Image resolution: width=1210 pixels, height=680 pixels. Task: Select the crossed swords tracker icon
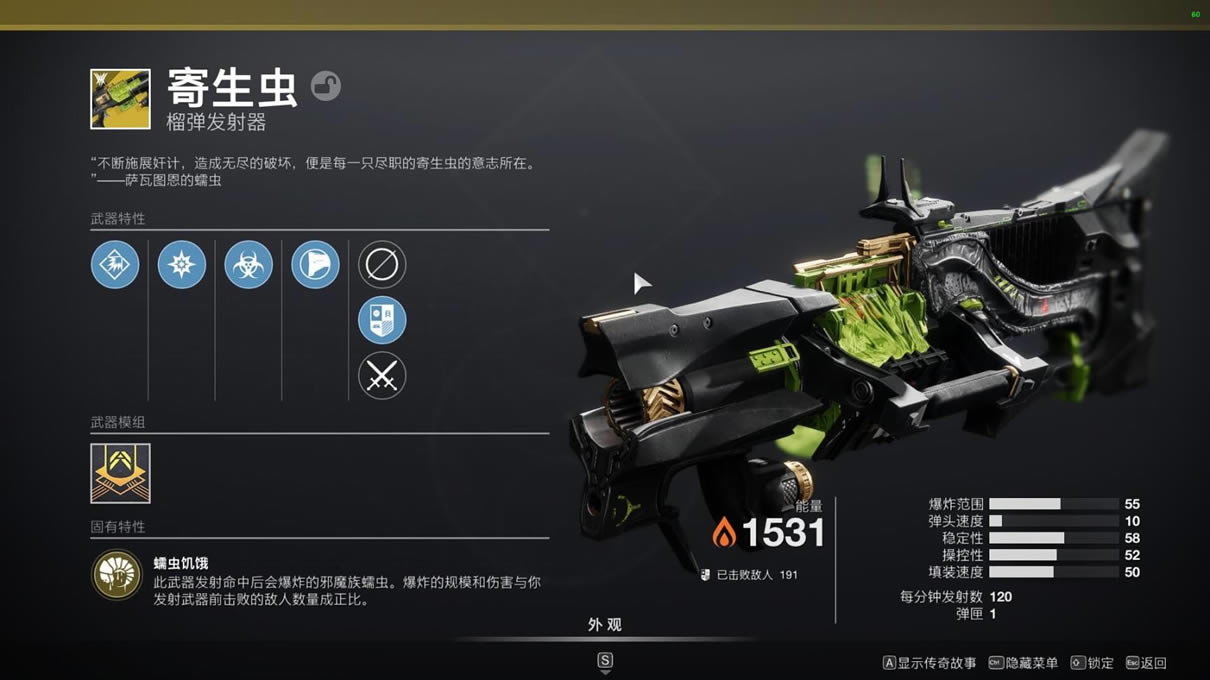click(x=382, y=376)
